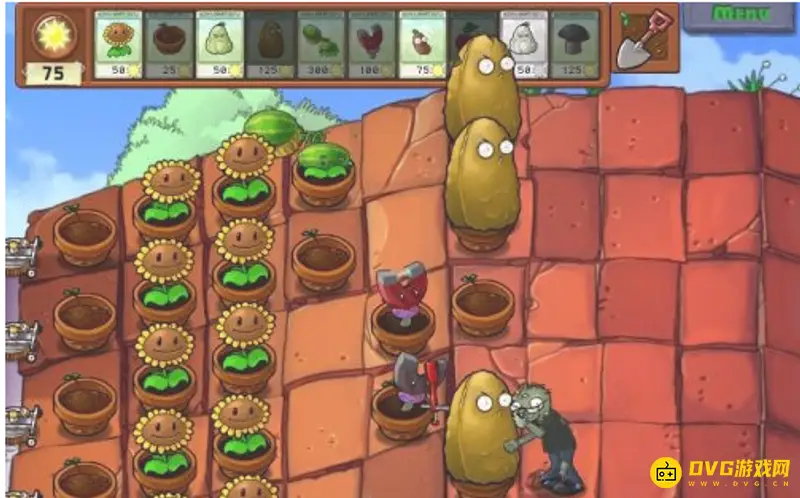800x498 pixels.
Task: Pick the Coffee Bean seed packet
Action: [x=423, y=44]
